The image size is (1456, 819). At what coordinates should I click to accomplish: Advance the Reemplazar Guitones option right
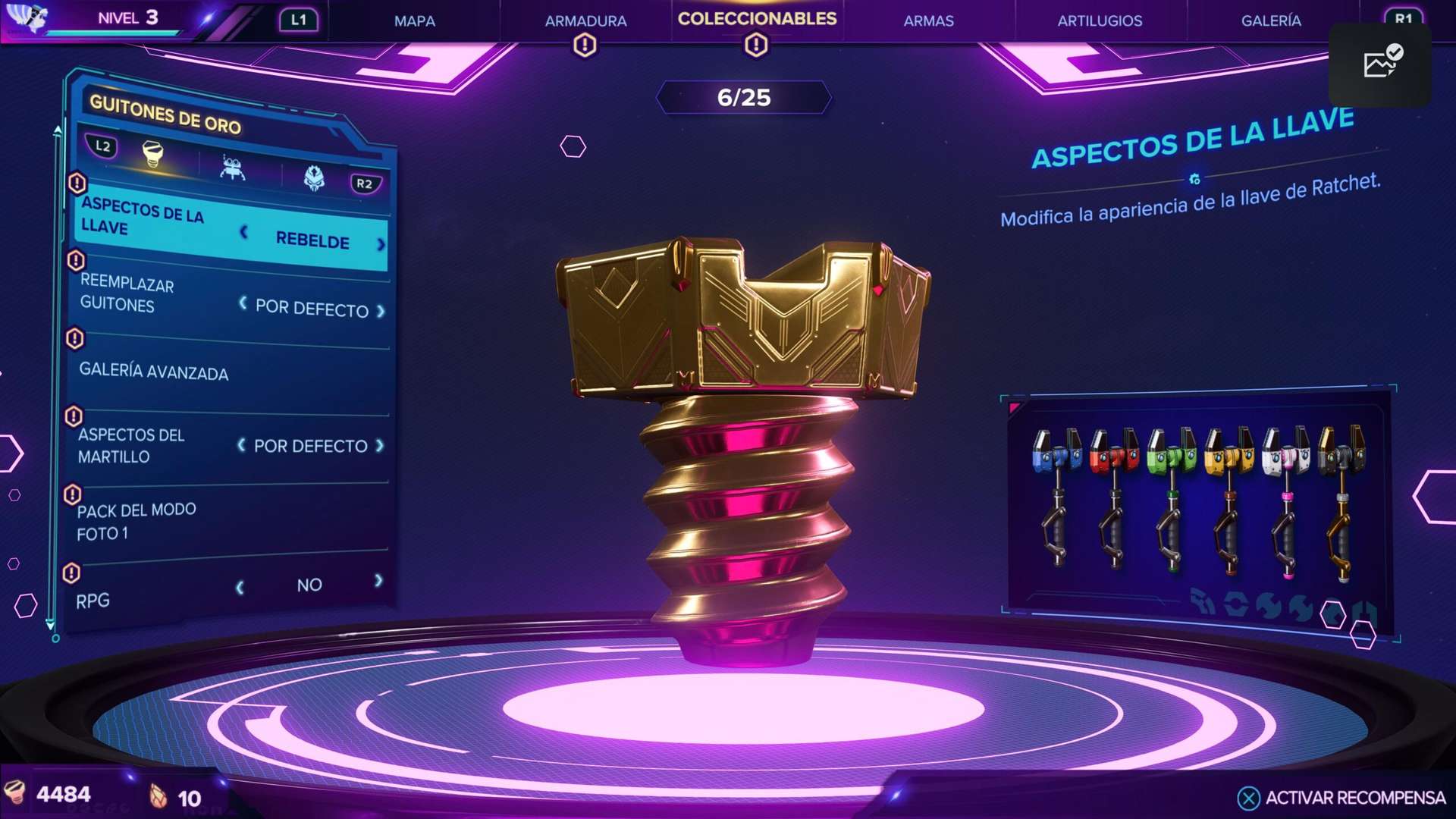point(381,312)
